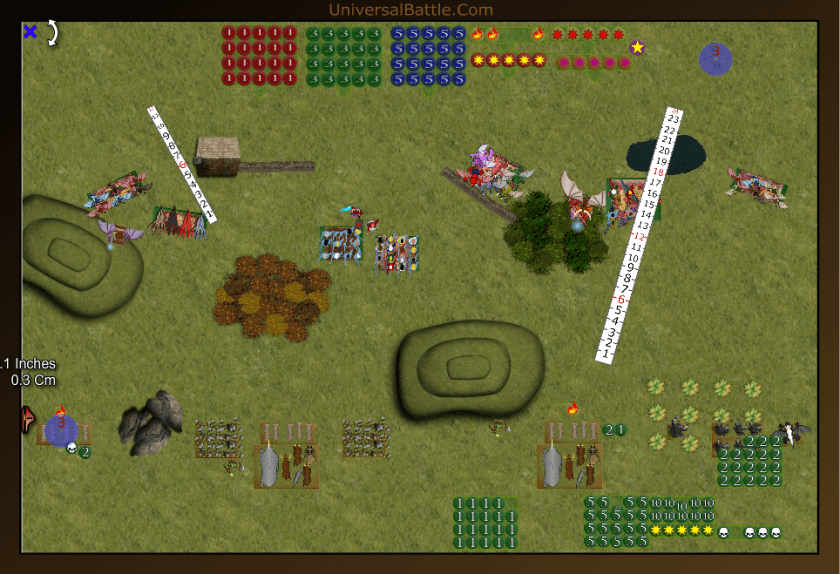Pick the blue 3 marker beside the token pools
The width and height of the screenshot is (840, 574).
click(715, 58)
